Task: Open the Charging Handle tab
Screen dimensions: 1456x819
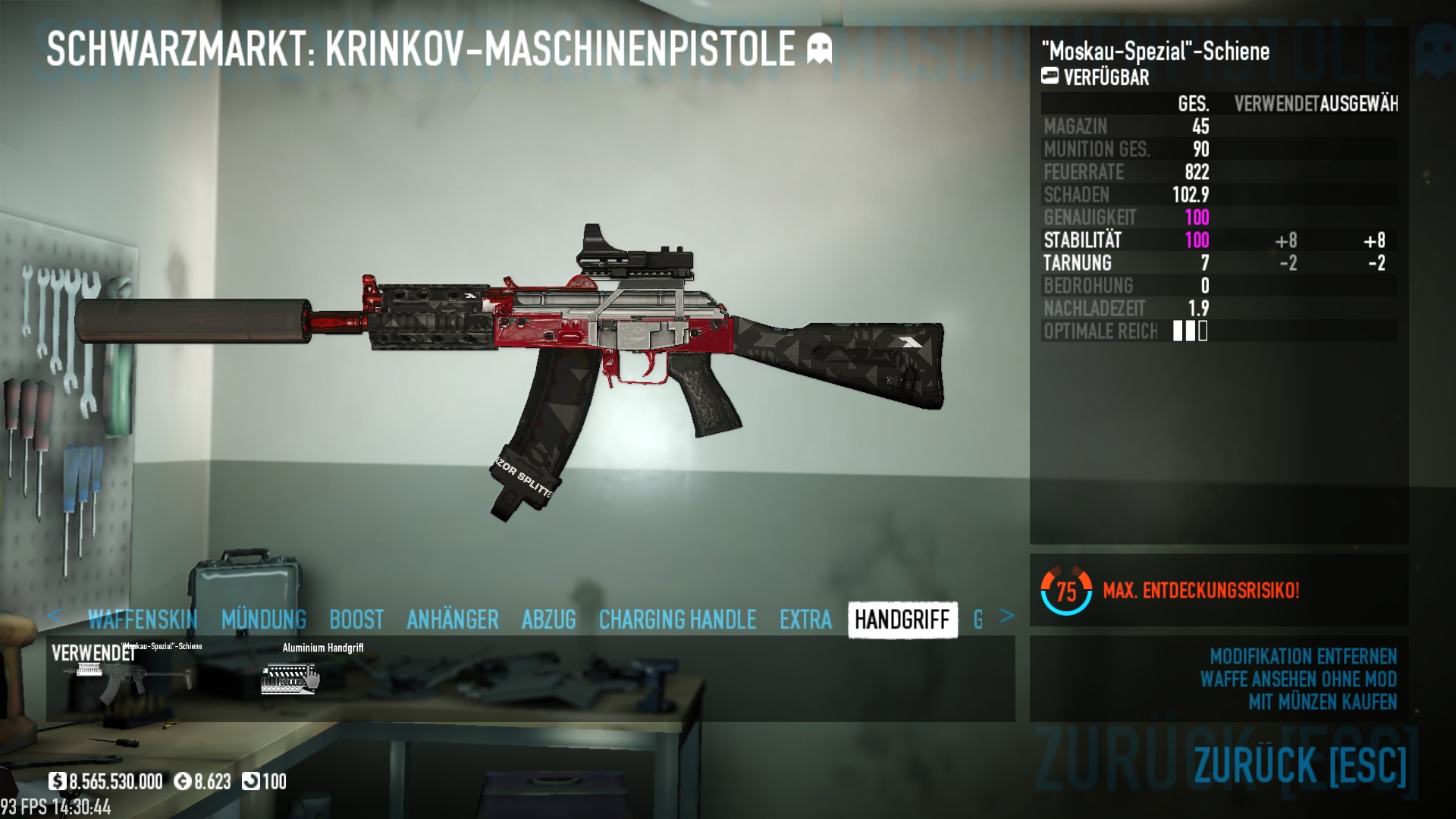Action: pos(677,620)
